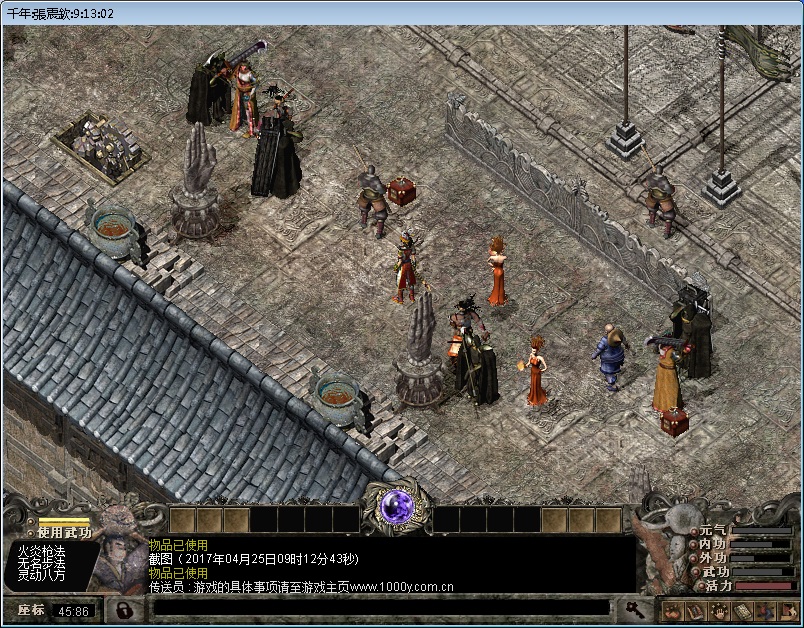Activate the sparkling hand icon
The width and height of the screenshot is (804, 628).
[x=717, y=610]
